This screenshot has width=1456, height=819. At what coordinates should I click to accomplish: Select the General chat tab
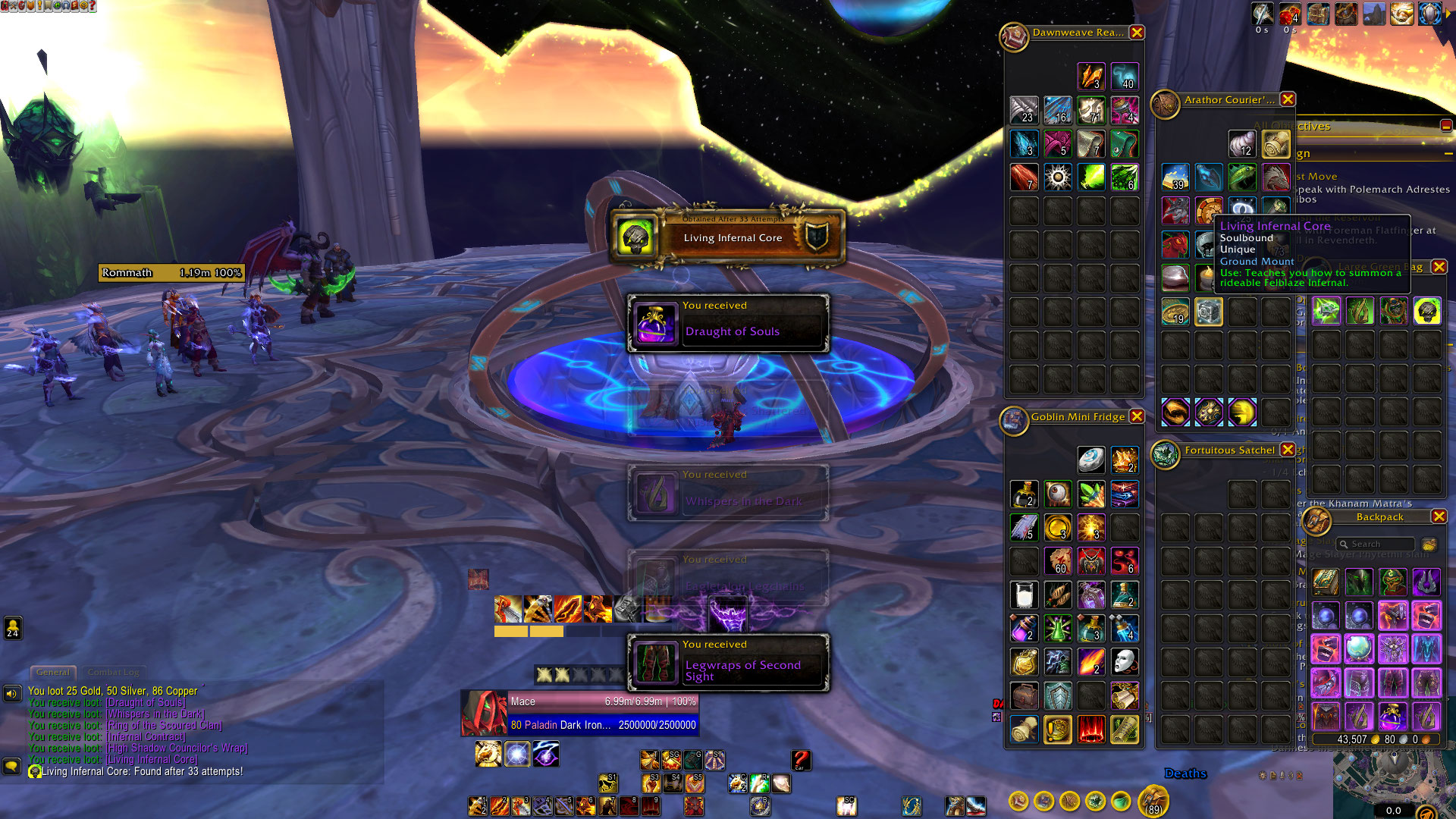click(53, 672)
